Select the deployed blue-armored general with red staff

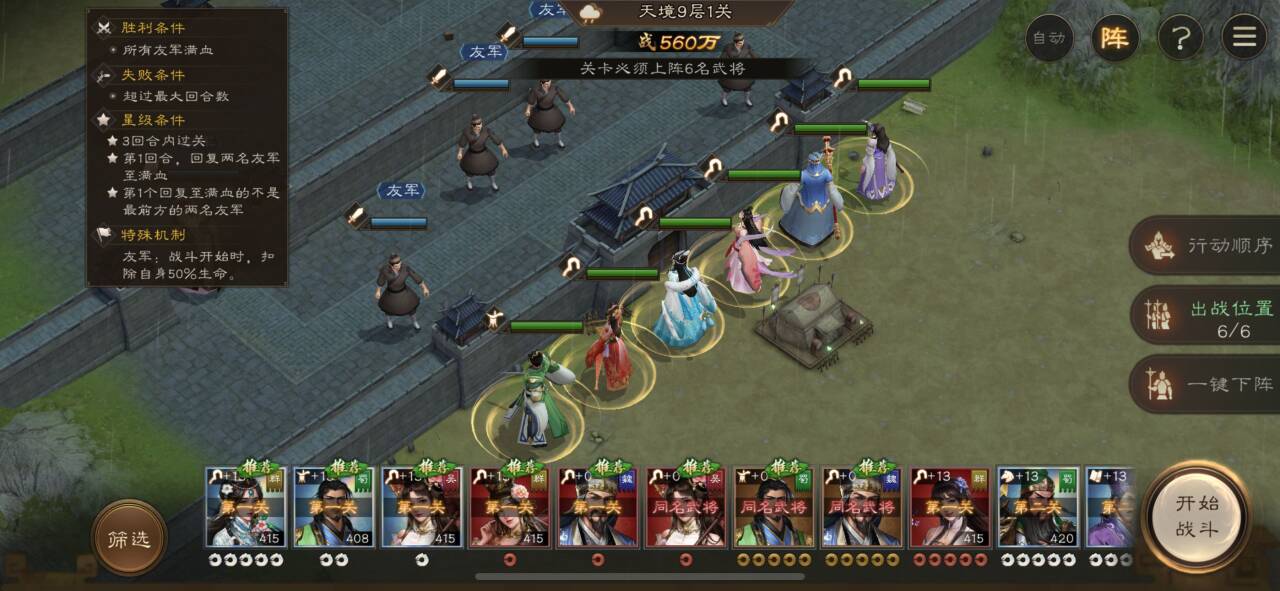pos(811,198)
